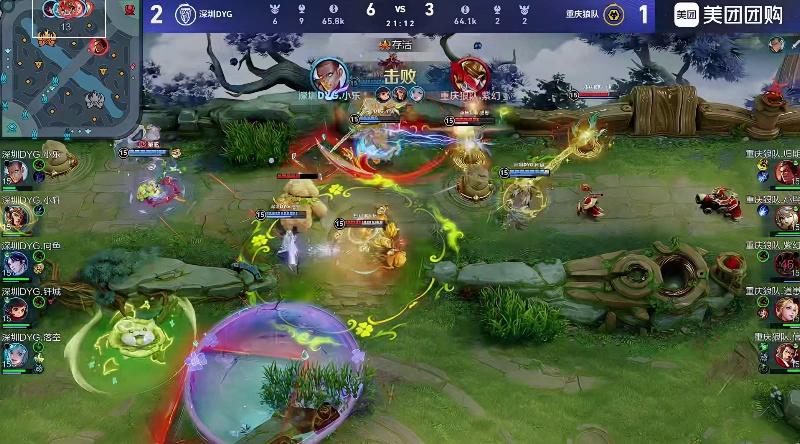Pick 深圳DYG.钎城 player portrait
The image size is (800, 444).
pyautogui.click(x=17, y=309)
